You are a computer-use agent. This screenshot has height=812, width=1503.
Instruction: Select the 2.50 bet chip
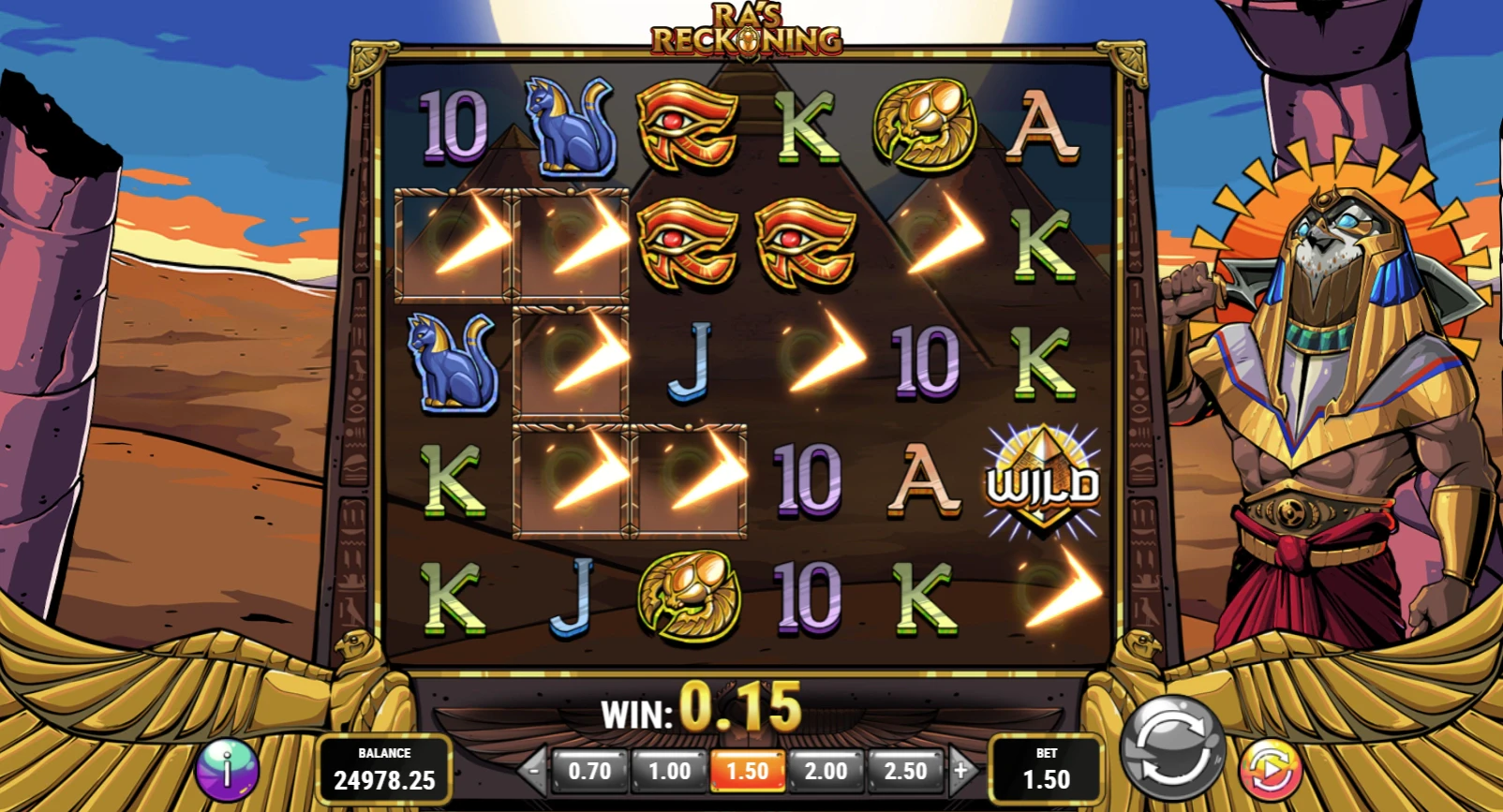pos(904,771)
